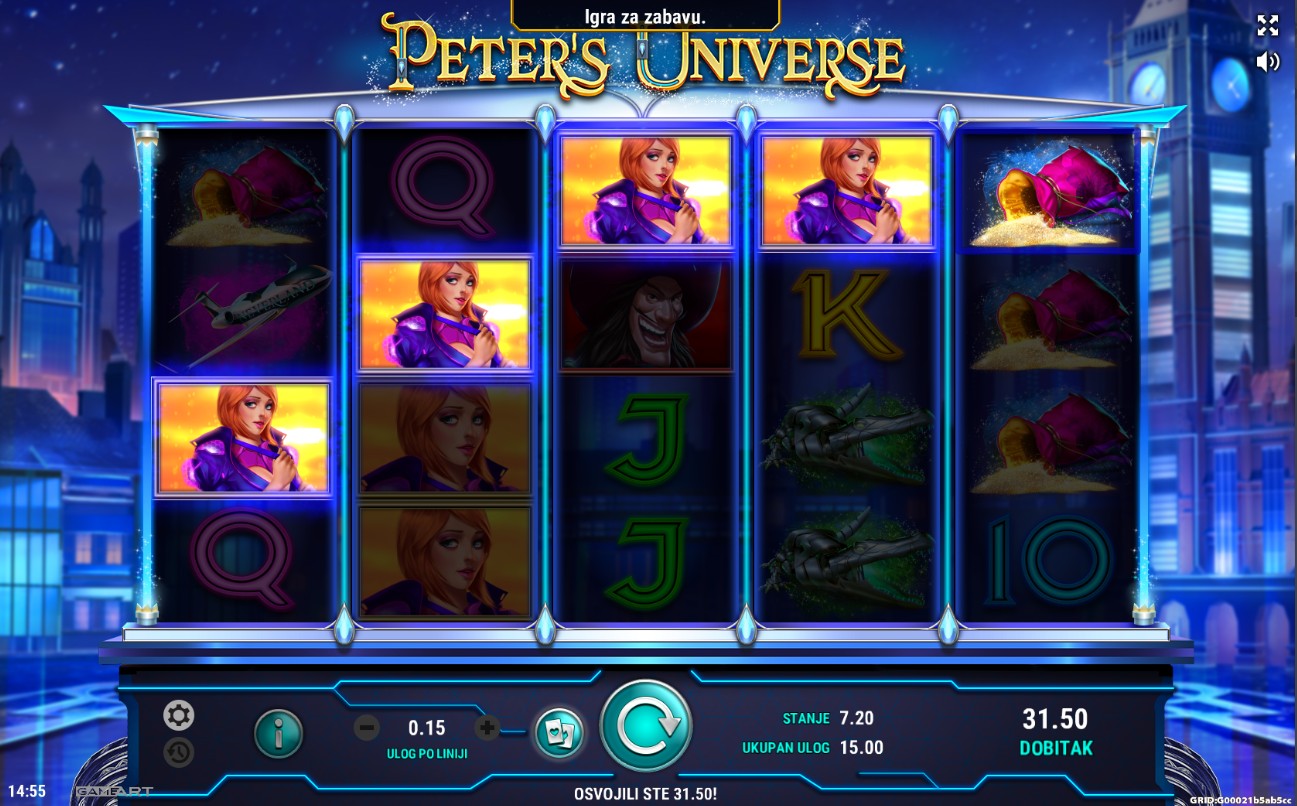Decrease the bet per line with minus
Image resolution: width=1297 pixels, height=806 pixels.
tap(367, 728)
